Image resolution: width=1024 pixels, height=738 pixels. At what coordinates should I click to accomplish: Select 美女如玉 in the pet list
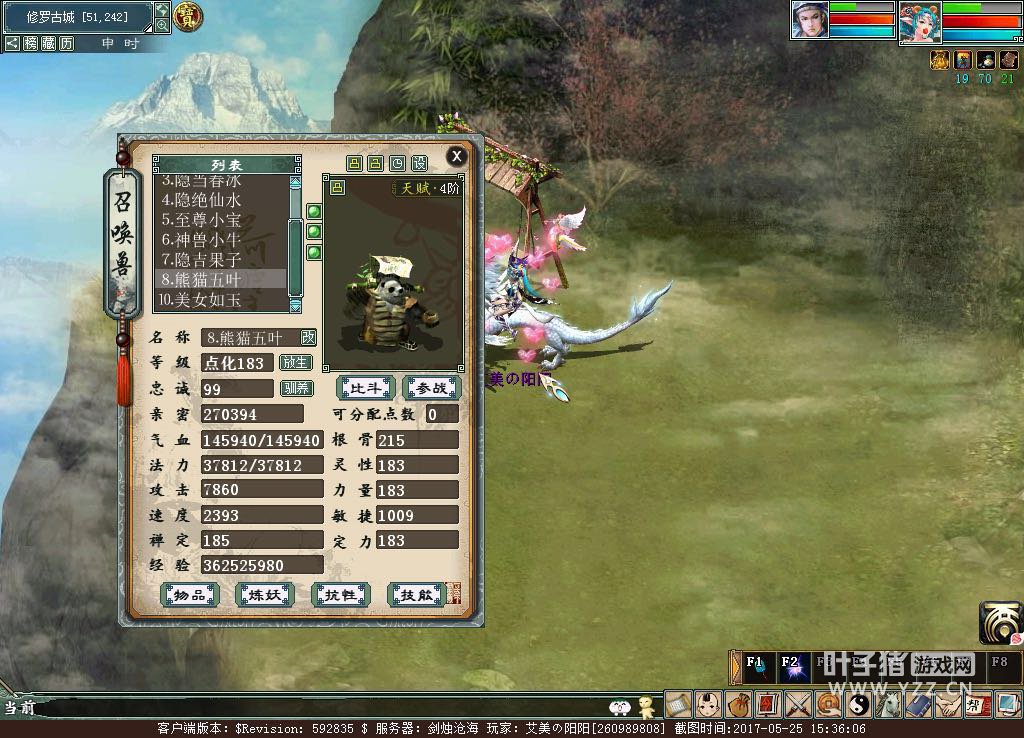[x=202, y=299]
